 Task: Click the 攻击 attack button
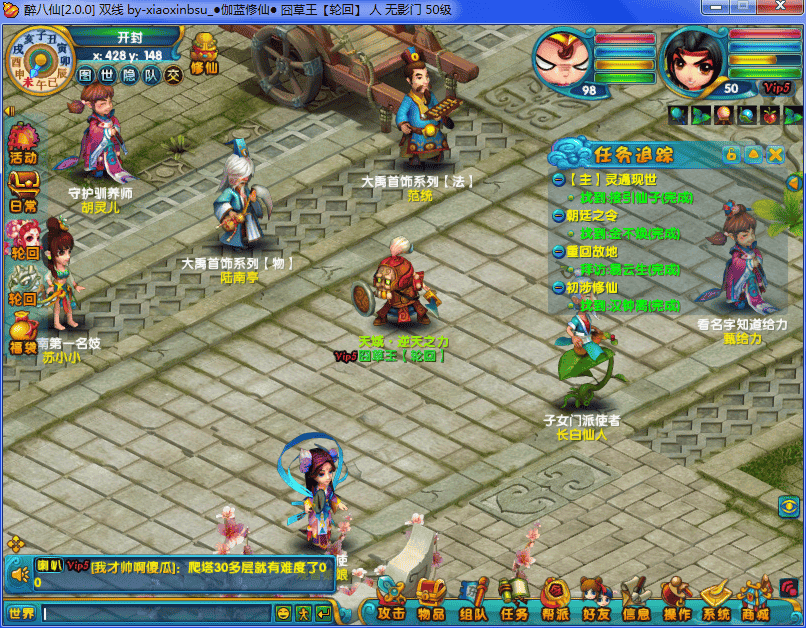389,603
